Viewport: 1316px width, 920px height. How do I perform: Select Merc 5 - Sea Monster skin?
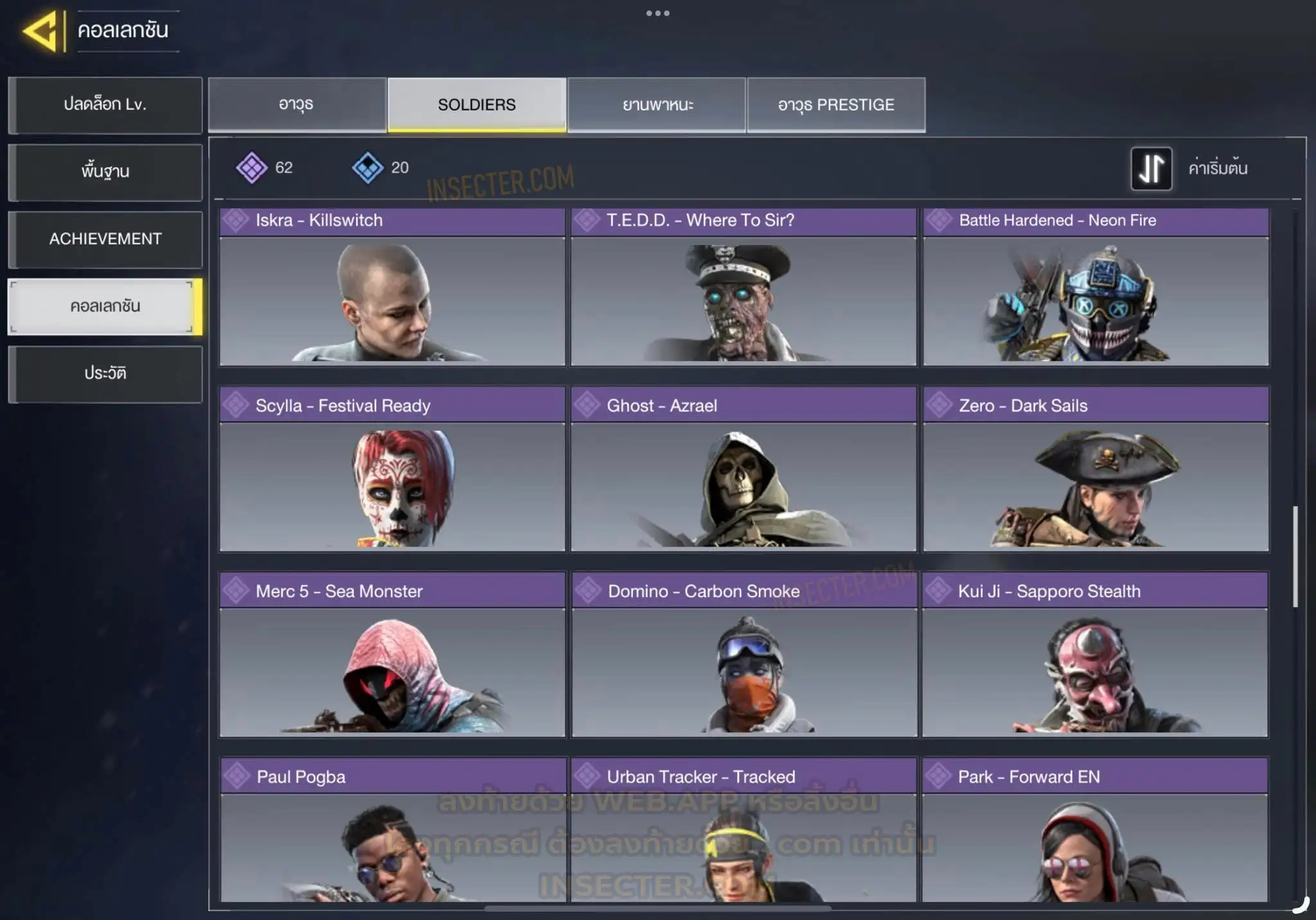[x=392, y=655]
